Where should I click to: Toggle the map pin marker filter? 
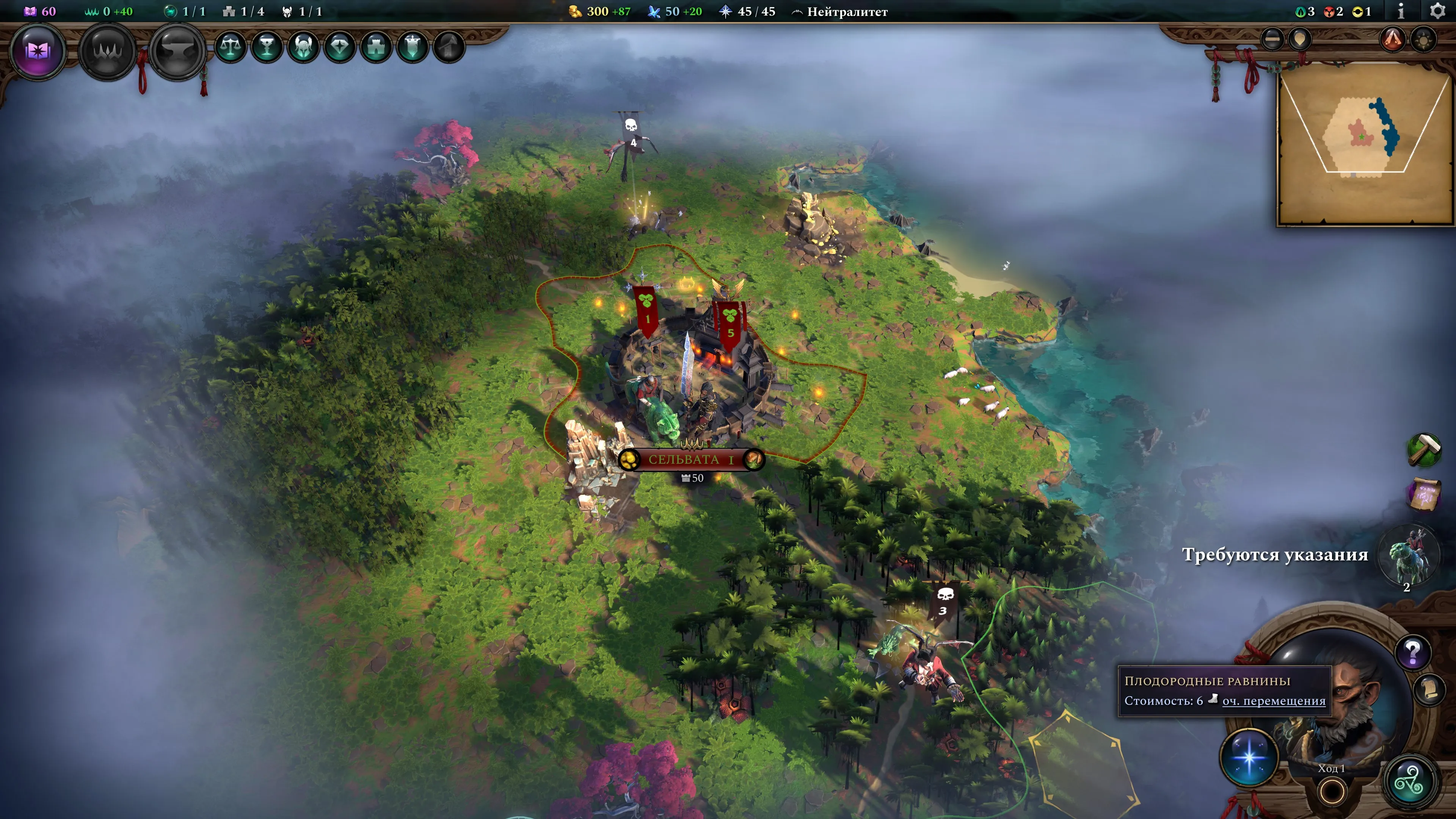(1300, 39)
